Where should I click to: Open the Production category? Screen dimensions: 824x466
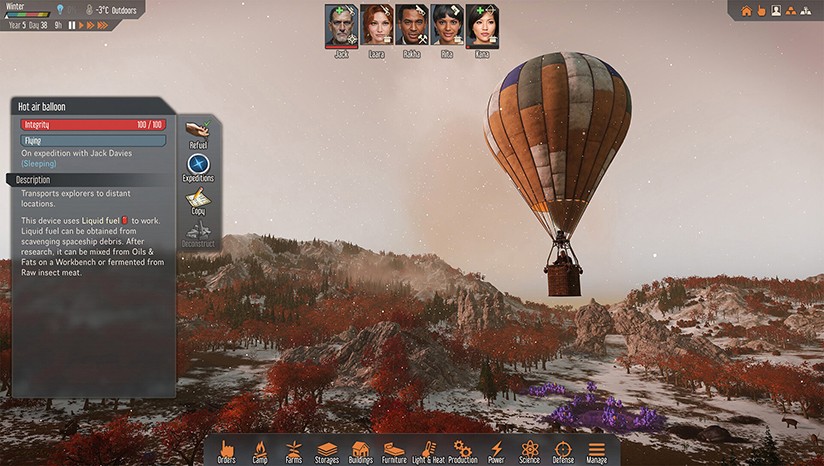click(462, 450)
